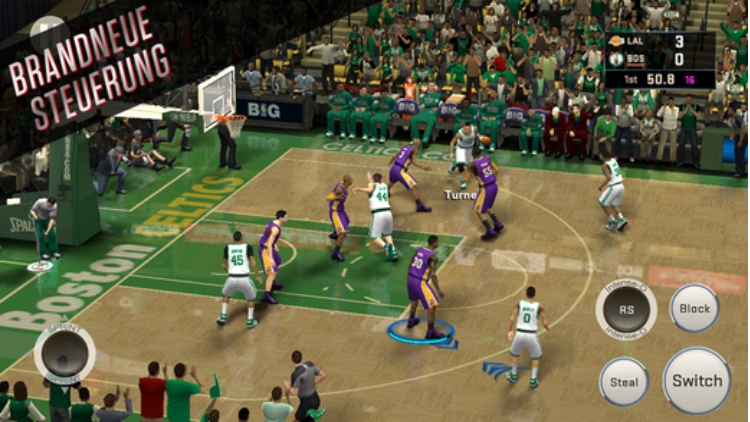The height and width of the screenshot is (422, 750).
Task: Tap the Switch player button
Action: coord(696,380)
